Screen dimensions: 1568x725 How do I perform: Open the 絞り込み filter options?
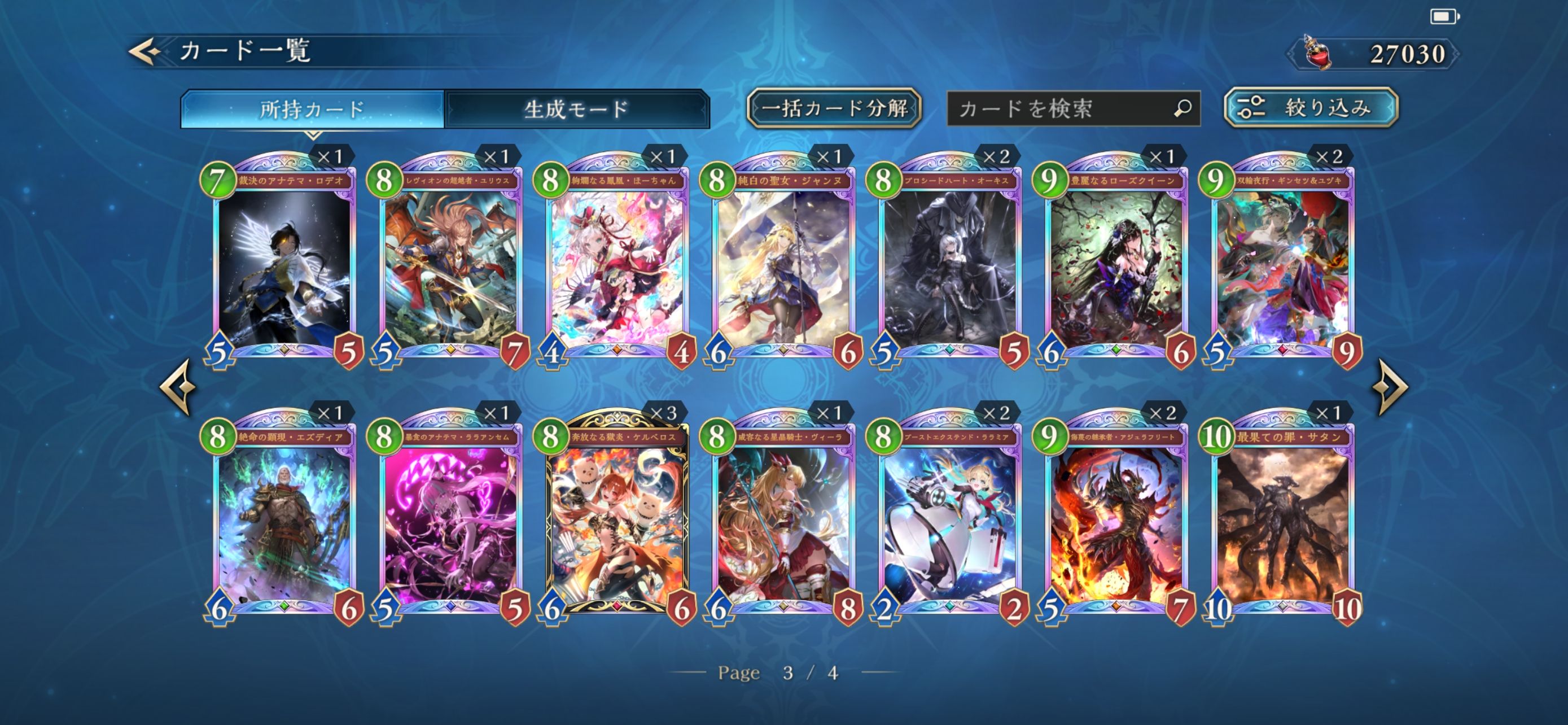(x=1311, y=108)
